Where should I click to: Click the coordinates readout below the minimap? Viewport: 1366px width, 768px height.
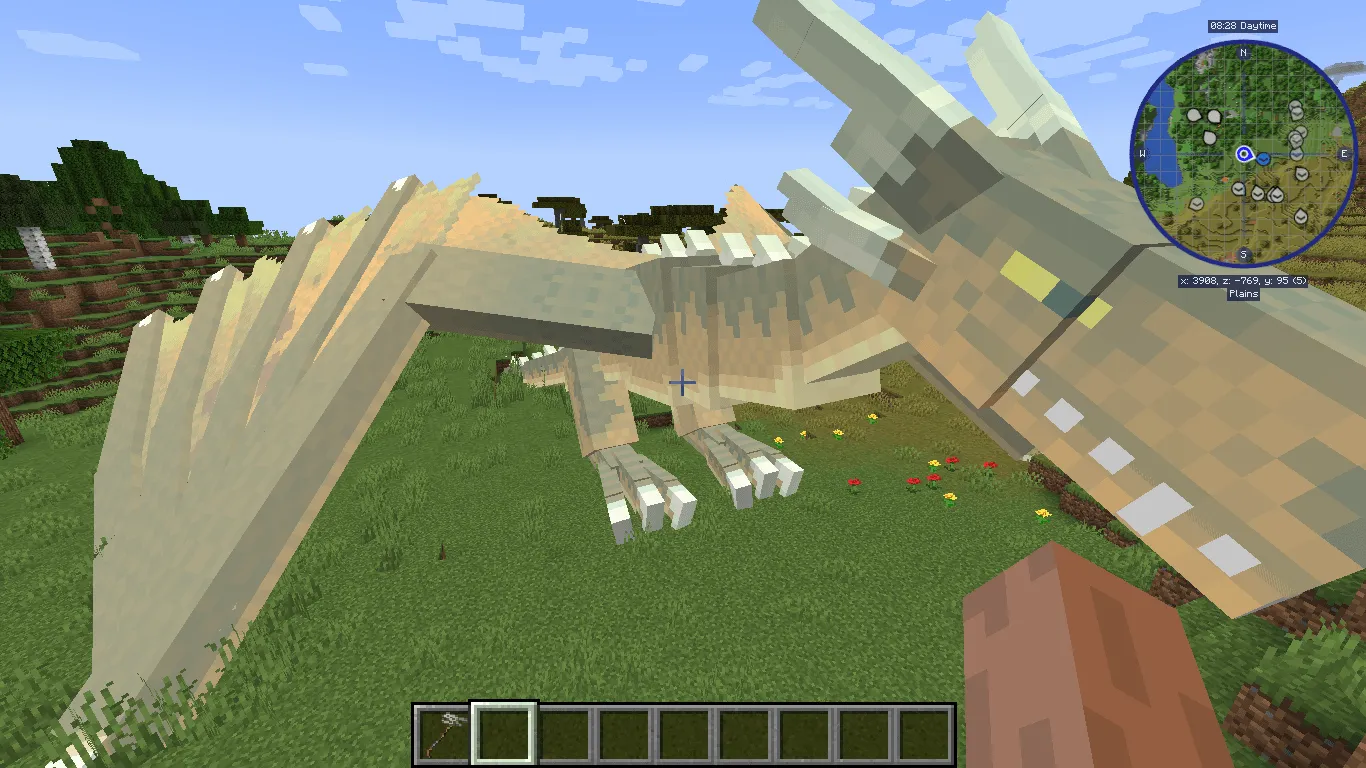click(1243, 280)
